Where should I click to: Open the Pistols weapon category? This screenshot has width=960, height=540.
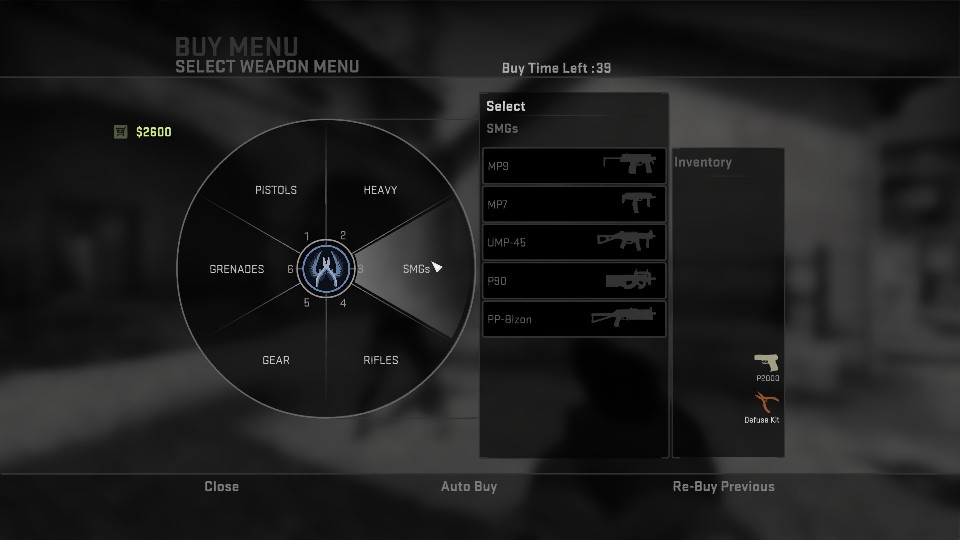coord(275,190)
